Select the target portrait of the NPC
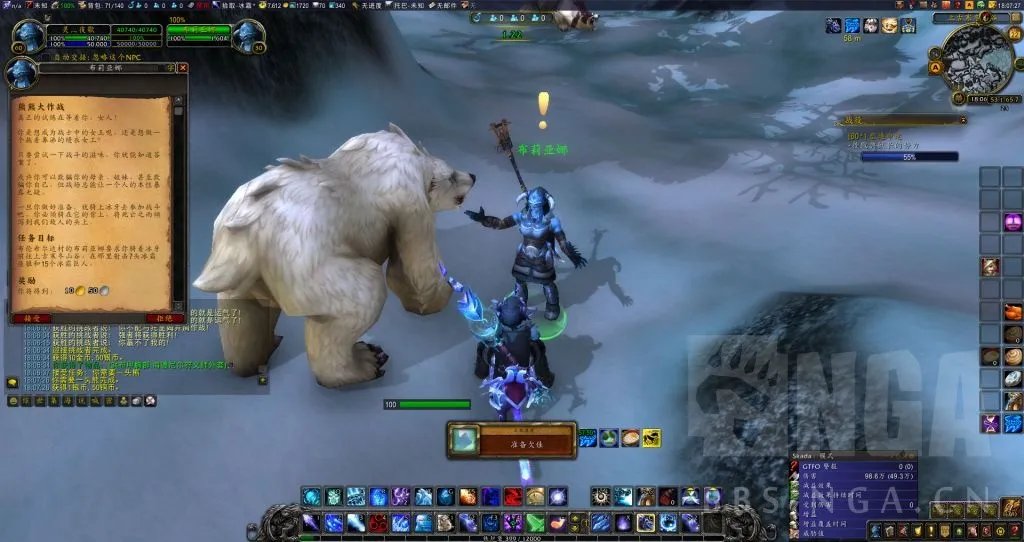 pos(246,36)
